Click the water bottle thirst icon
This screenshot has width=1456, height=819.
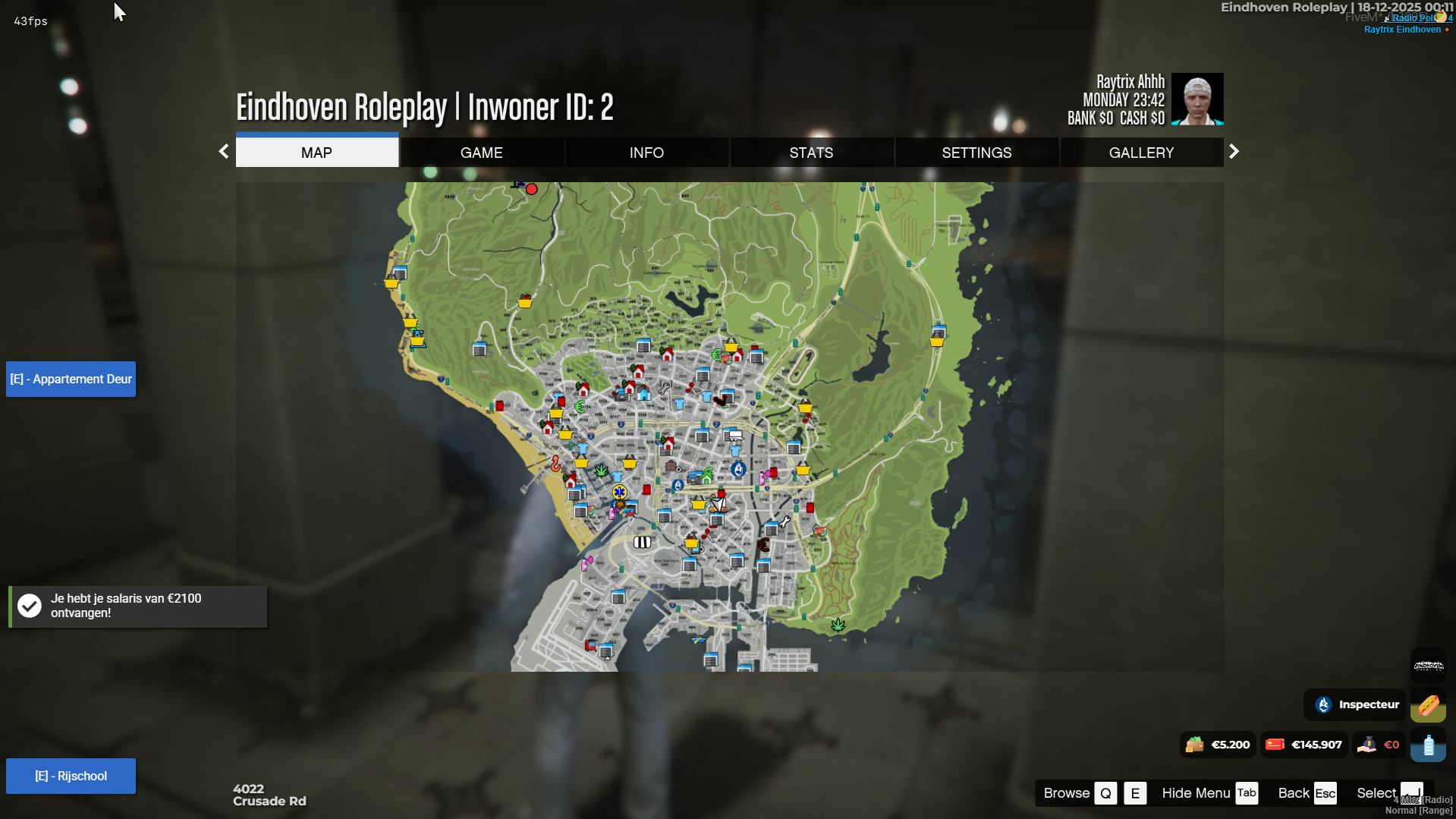(x=1428, y=746)
